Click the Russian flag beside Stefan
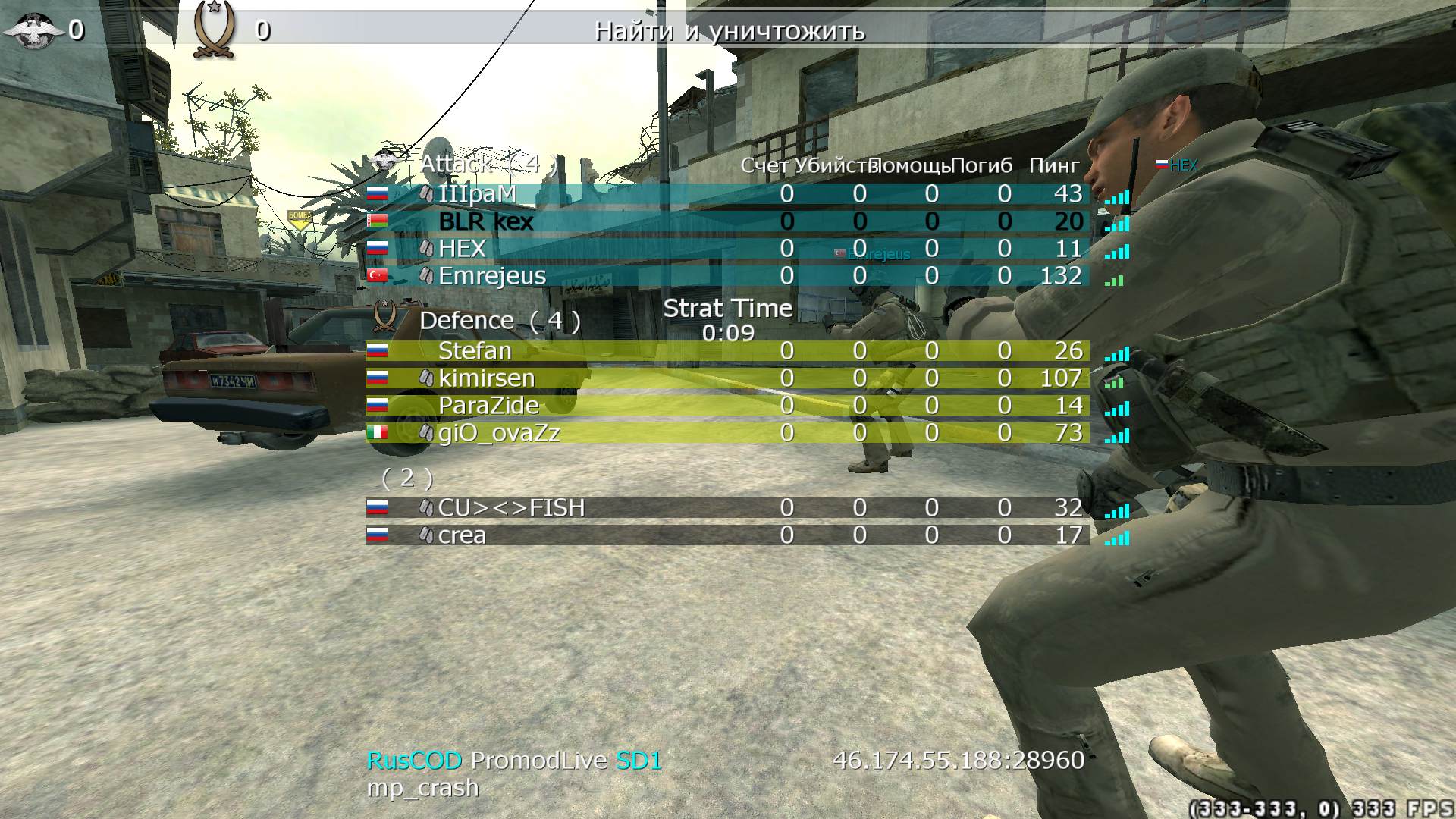Viewport: 1456px width, 819px height. [x=377, y=350]
